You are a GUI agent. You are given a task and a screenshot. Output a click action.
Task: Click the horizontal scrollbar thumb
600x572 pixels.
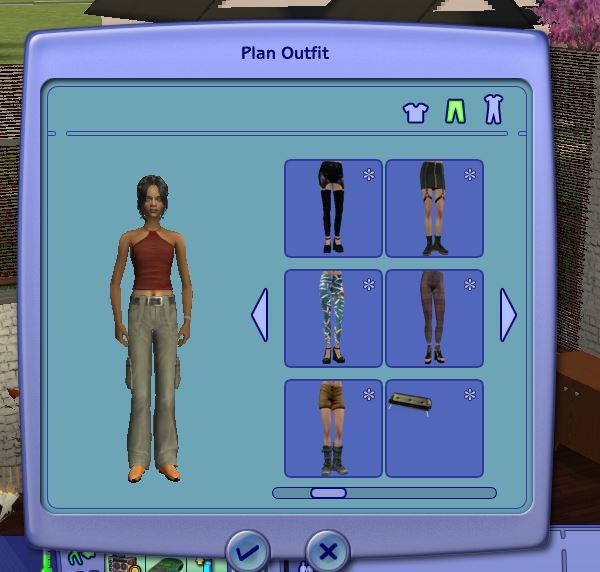pos(328,493)
